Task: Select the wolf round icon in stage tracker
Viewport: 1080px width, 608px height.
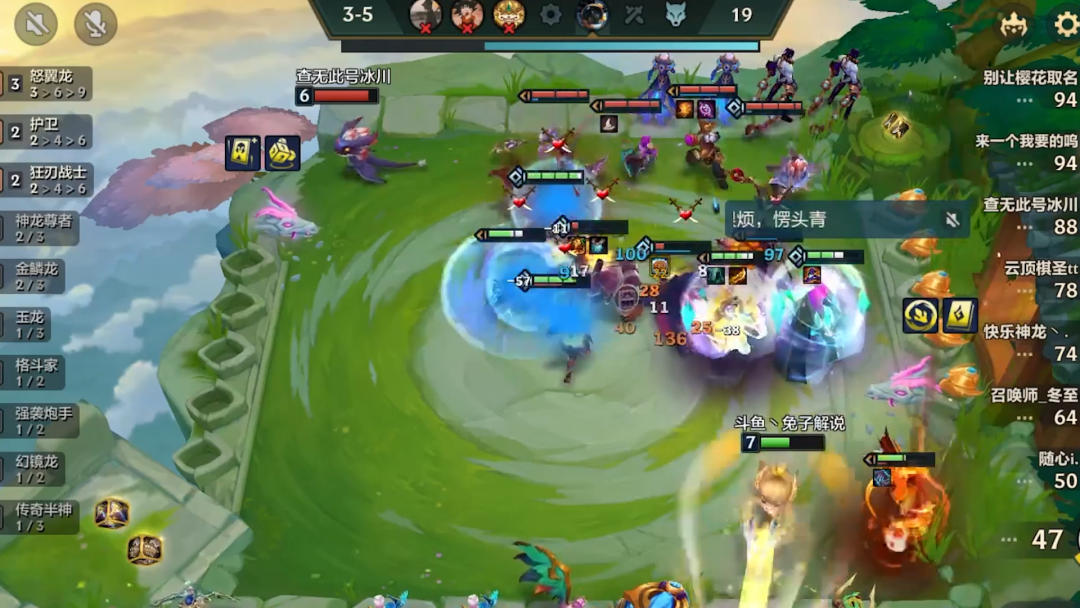Action: [676, 14]
